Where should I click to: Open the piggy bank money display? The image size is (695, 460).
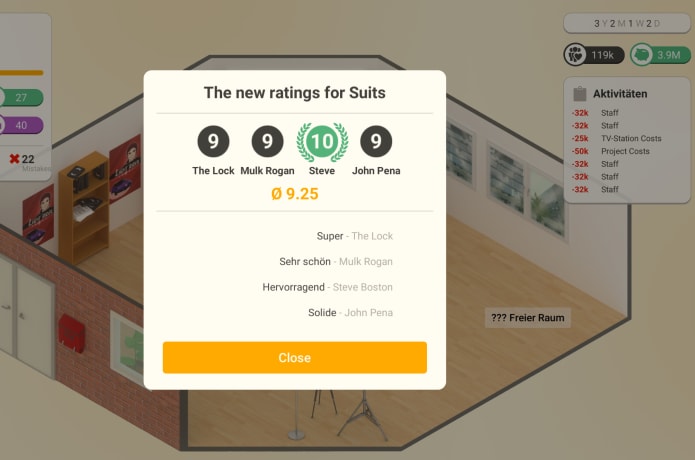[x=658, y=55]
